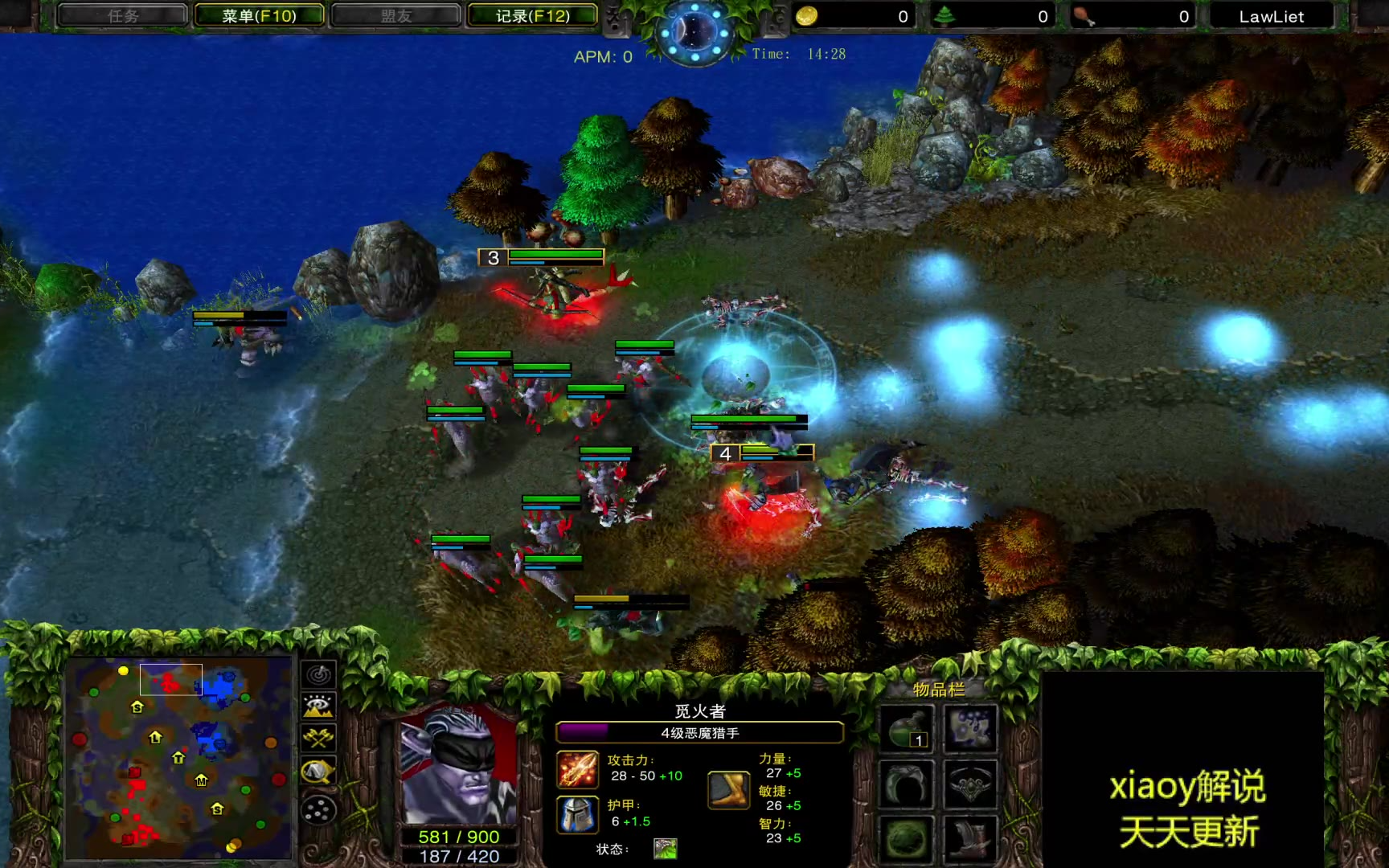Select the circlet inventory item
The image size is (1389, 868).
coord(970,784)
